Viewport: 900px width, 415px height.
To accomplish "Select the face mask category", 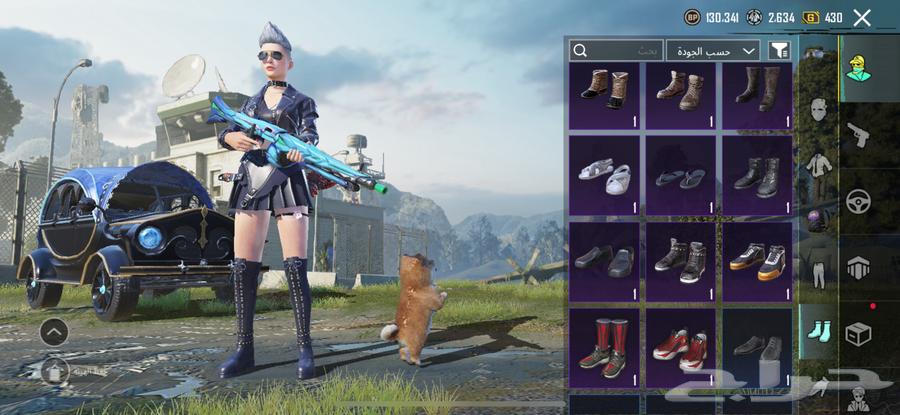I will 817,110.
